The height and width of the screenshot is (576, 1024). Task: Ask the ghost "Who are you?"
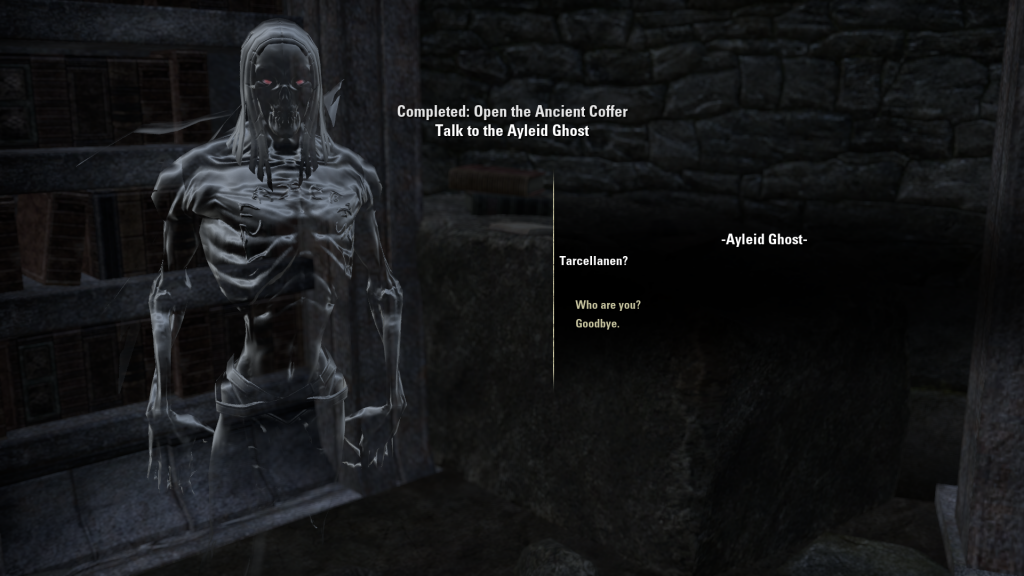click(x=608, y=305)
